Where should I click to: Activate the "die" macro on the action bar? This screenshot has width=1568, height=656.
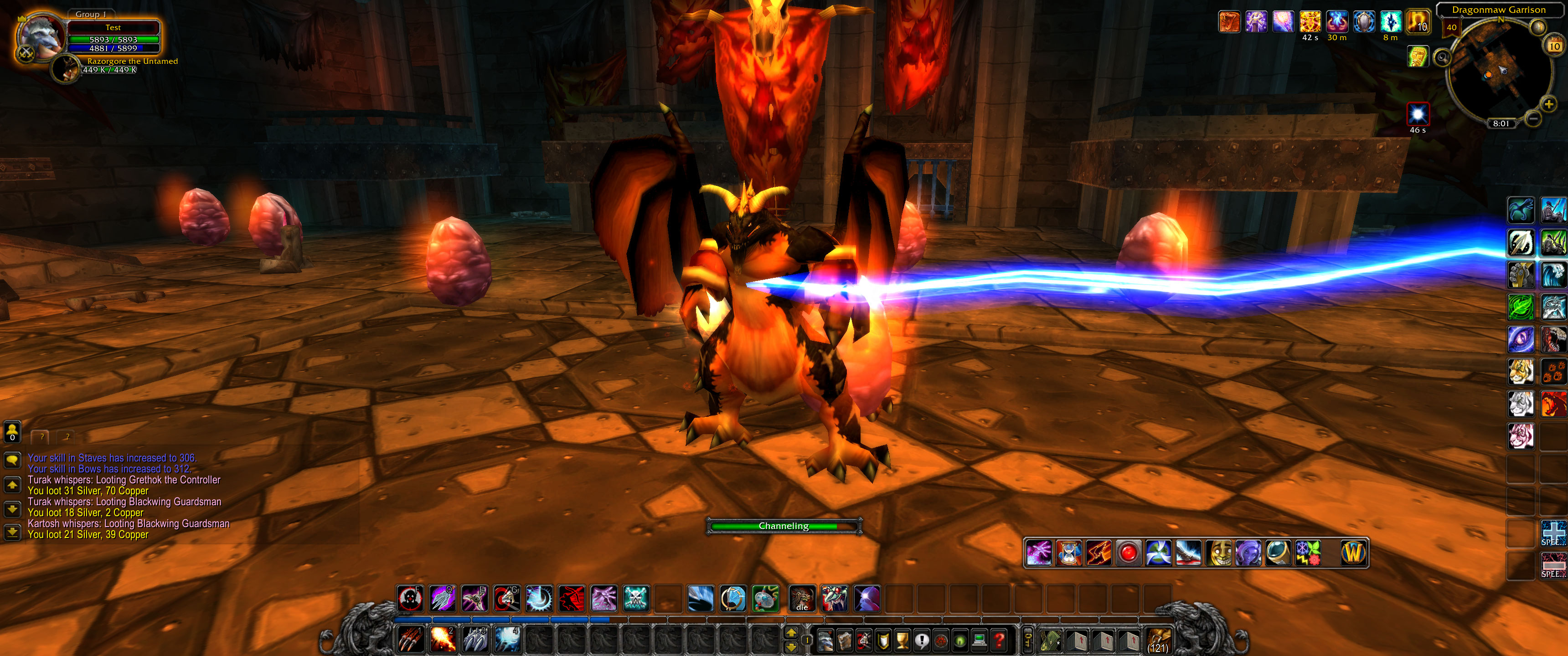[802, 600]
